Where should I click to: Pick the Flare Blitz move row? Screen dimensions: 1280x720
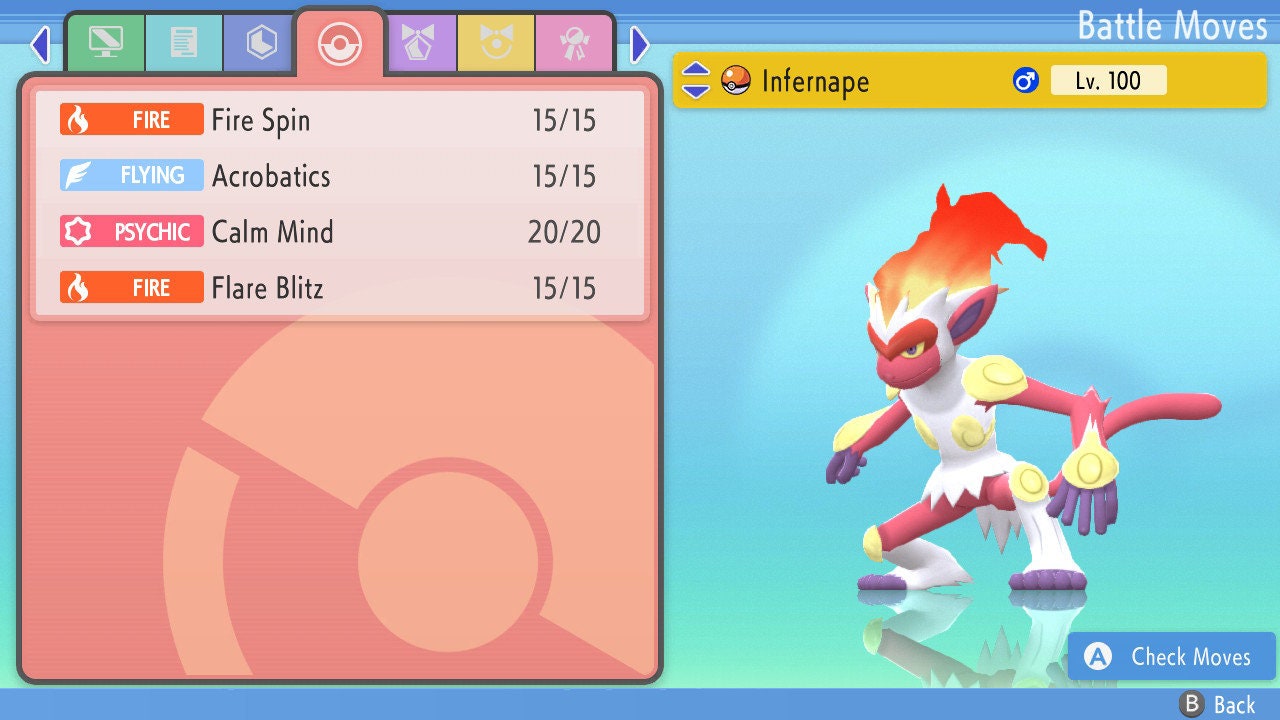click(x=340, y=288)
